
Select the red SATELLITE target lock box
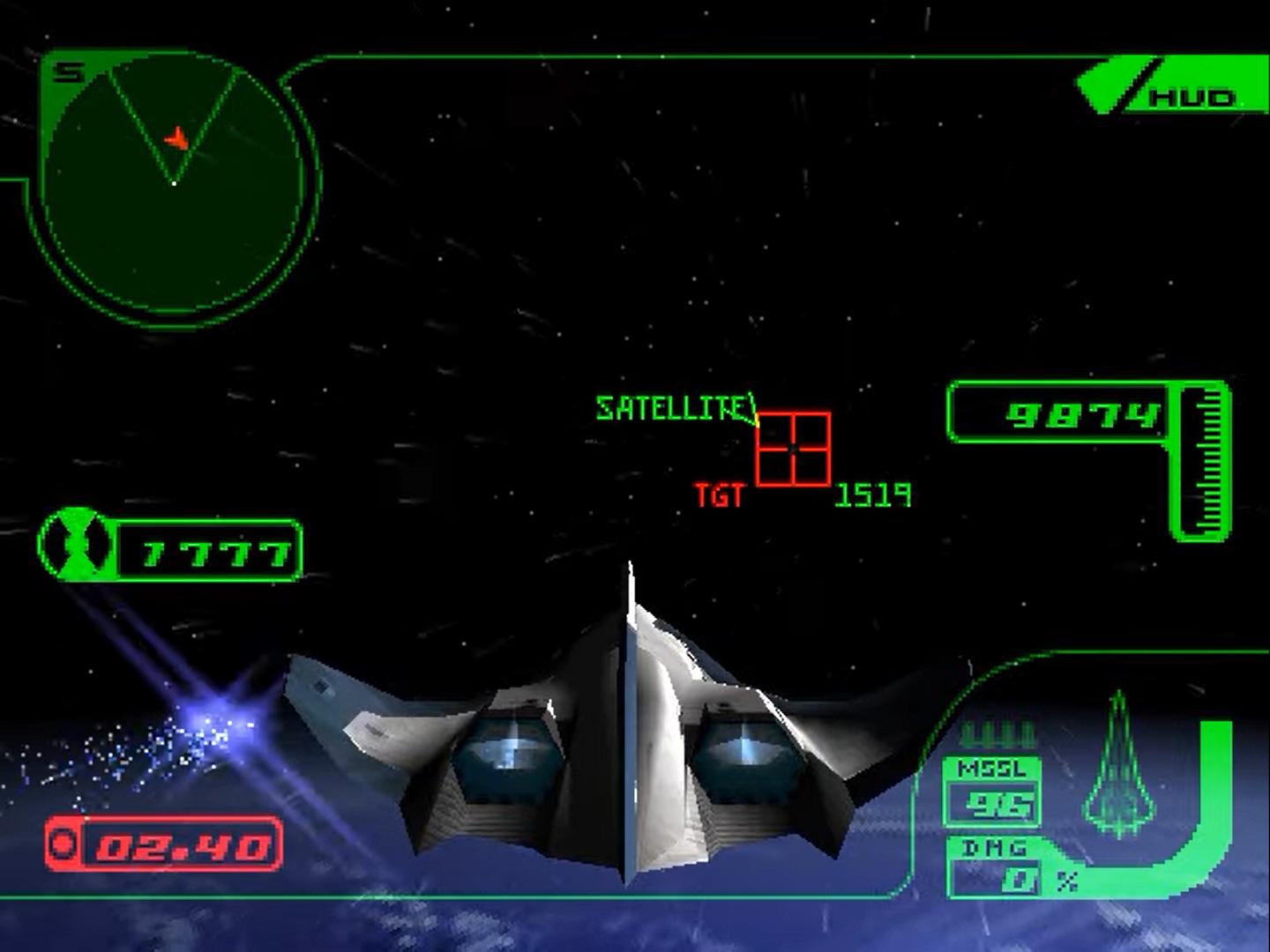pos(793,449)
